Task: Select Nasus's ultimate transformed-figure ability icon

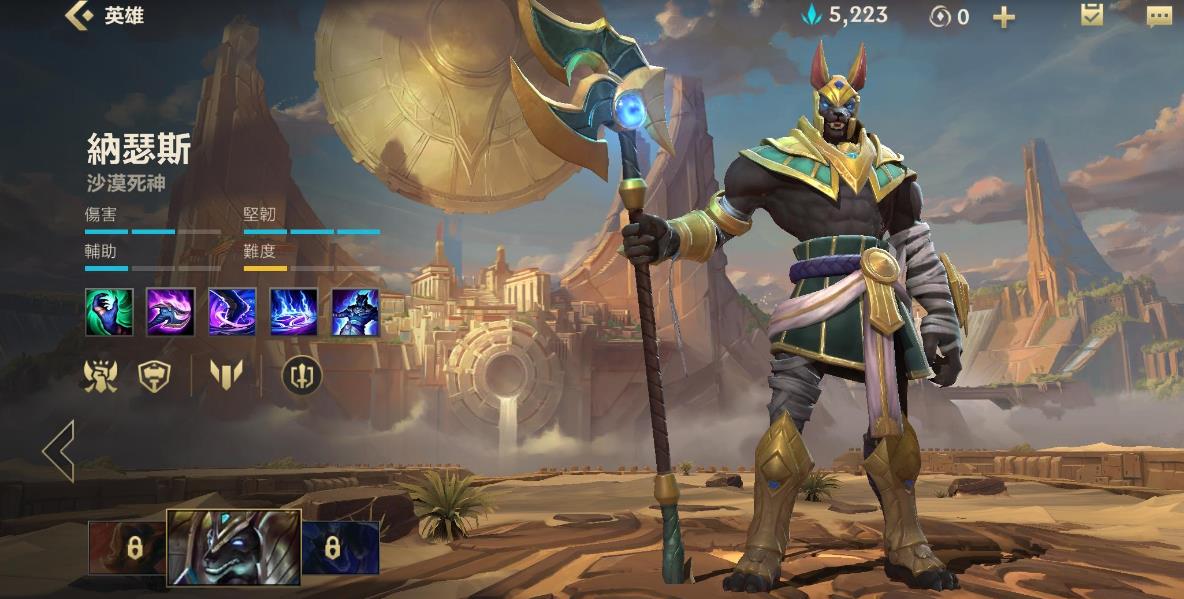Action: [x=355, y=311]
